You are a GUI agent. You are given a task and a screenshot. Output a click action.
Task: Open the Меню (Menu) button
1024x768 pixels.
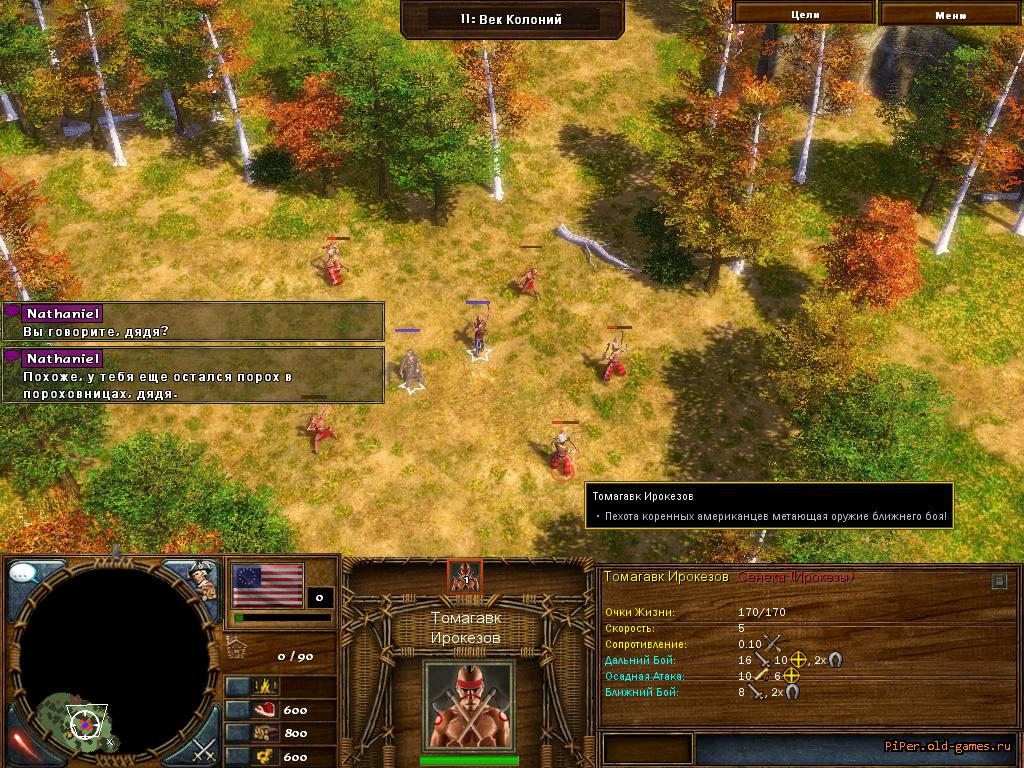[x=950, y=14]
